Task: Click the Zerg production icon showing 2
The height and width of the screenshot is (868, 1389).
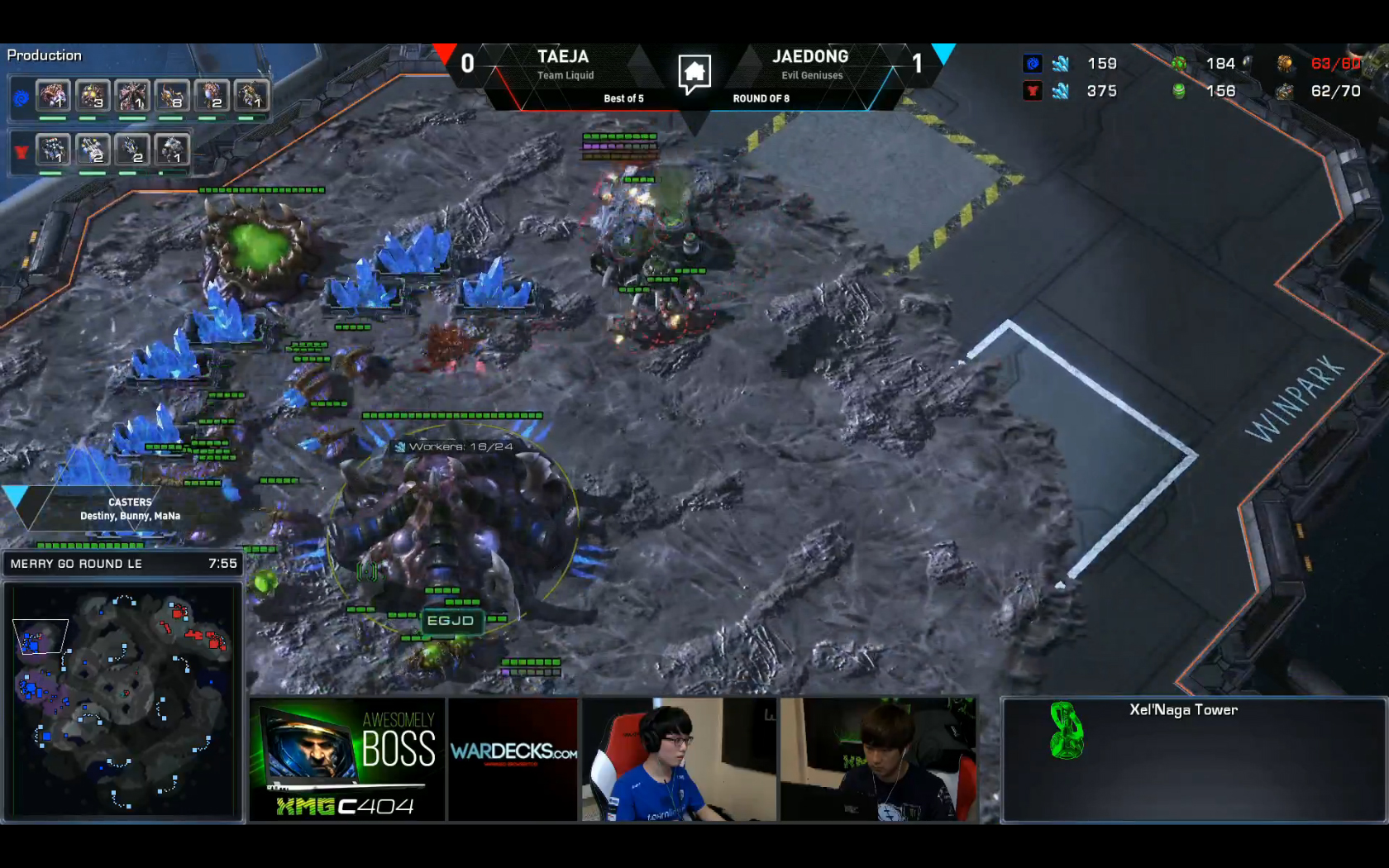Action: point(212,96)
